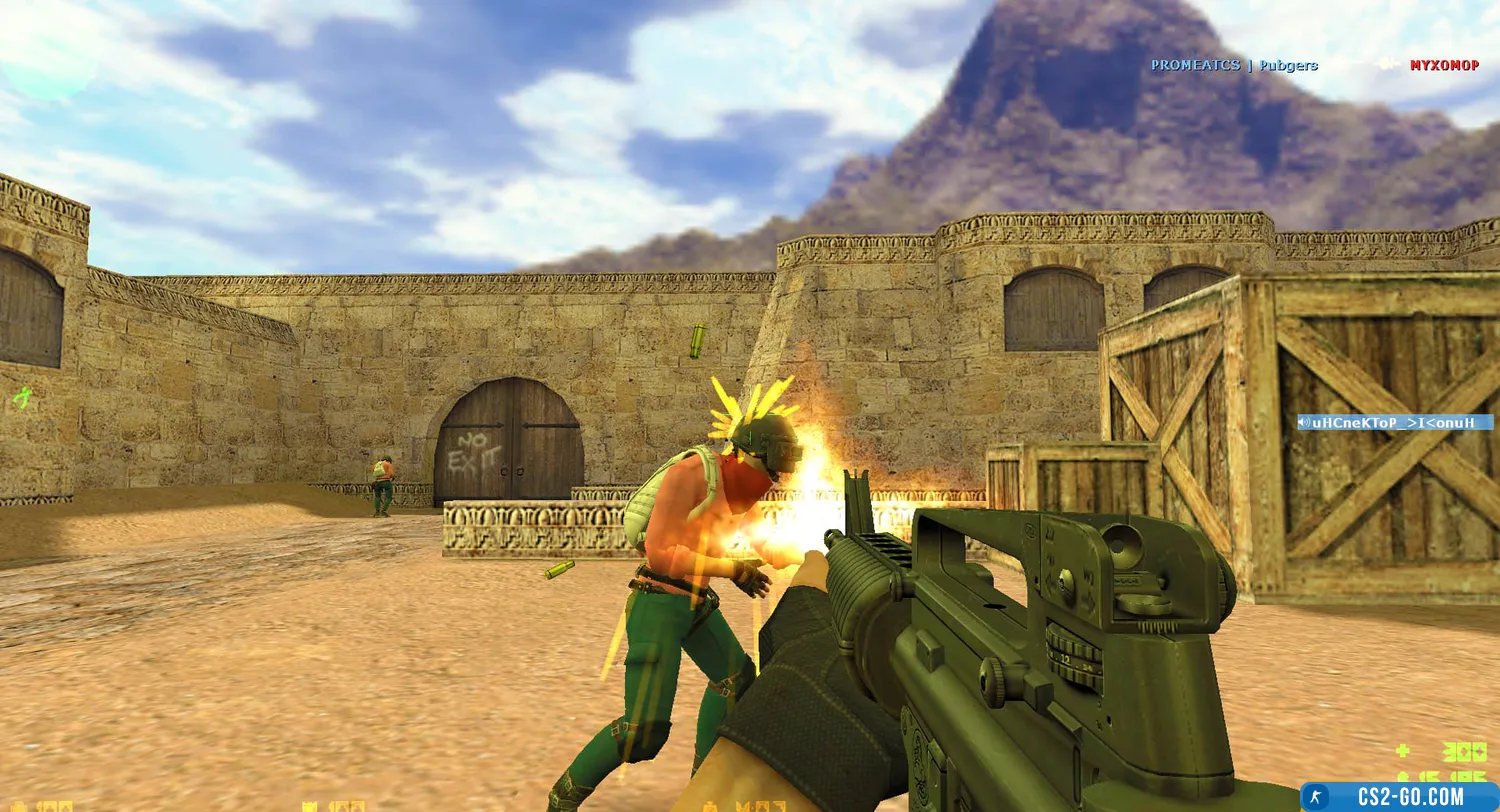Viewport: 1500px width, 812px height.
Task: Click the CS2-GO.COM watermark badge
Action: coord(1398,796)
